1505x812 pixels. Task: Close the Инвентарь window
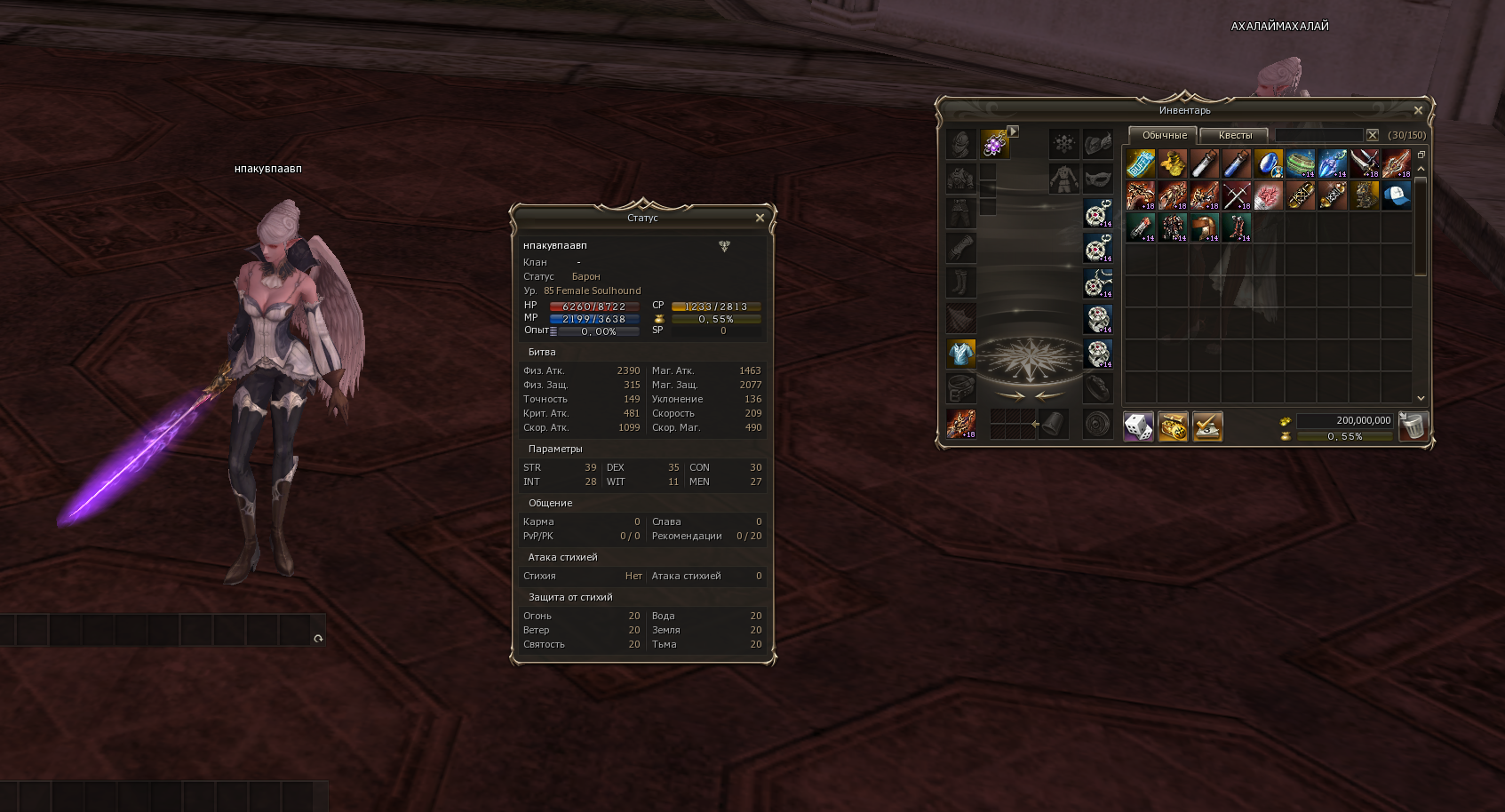coord(1418,111)
